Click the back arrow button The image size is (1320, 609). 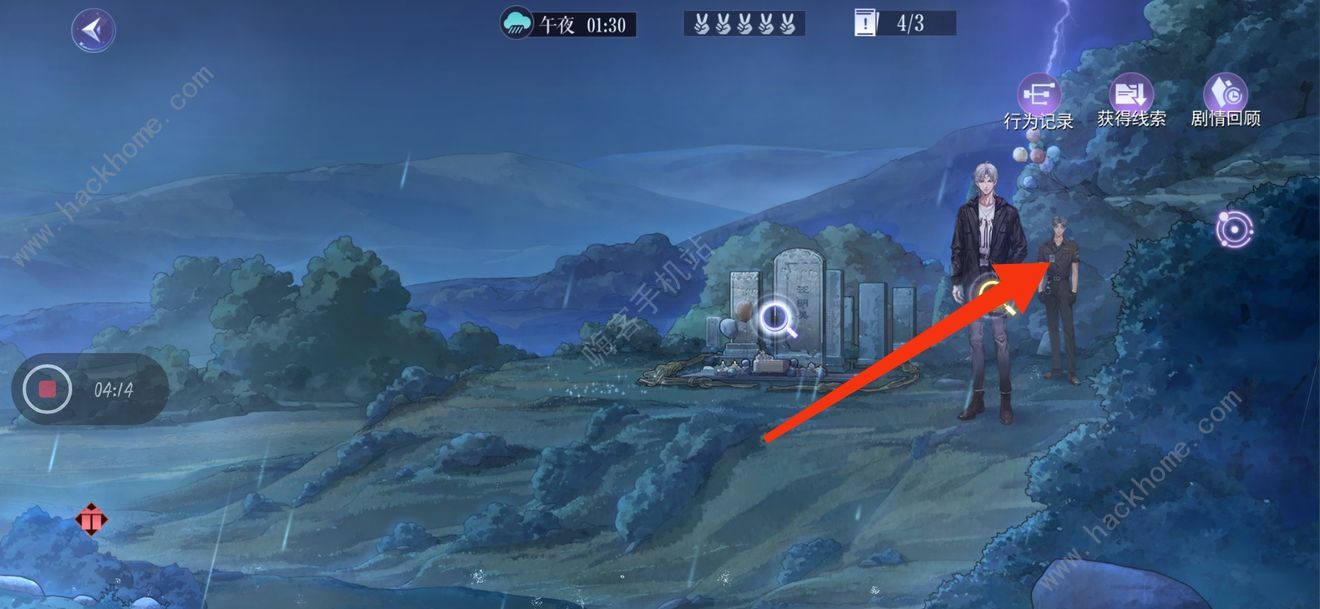click(93, 30)
